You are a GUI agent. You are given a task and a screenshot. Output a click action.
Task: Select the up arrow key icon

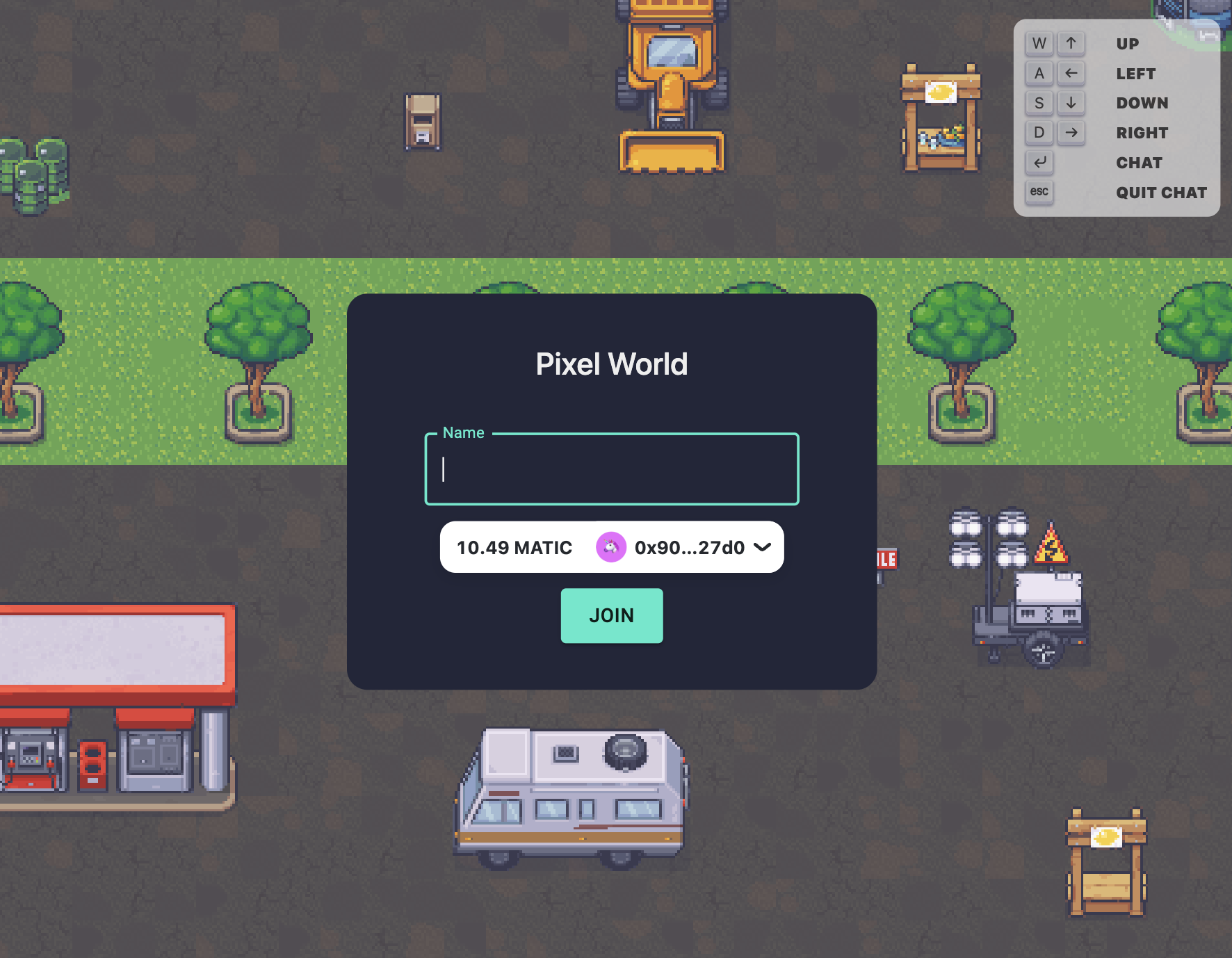tap(1071, 43)
